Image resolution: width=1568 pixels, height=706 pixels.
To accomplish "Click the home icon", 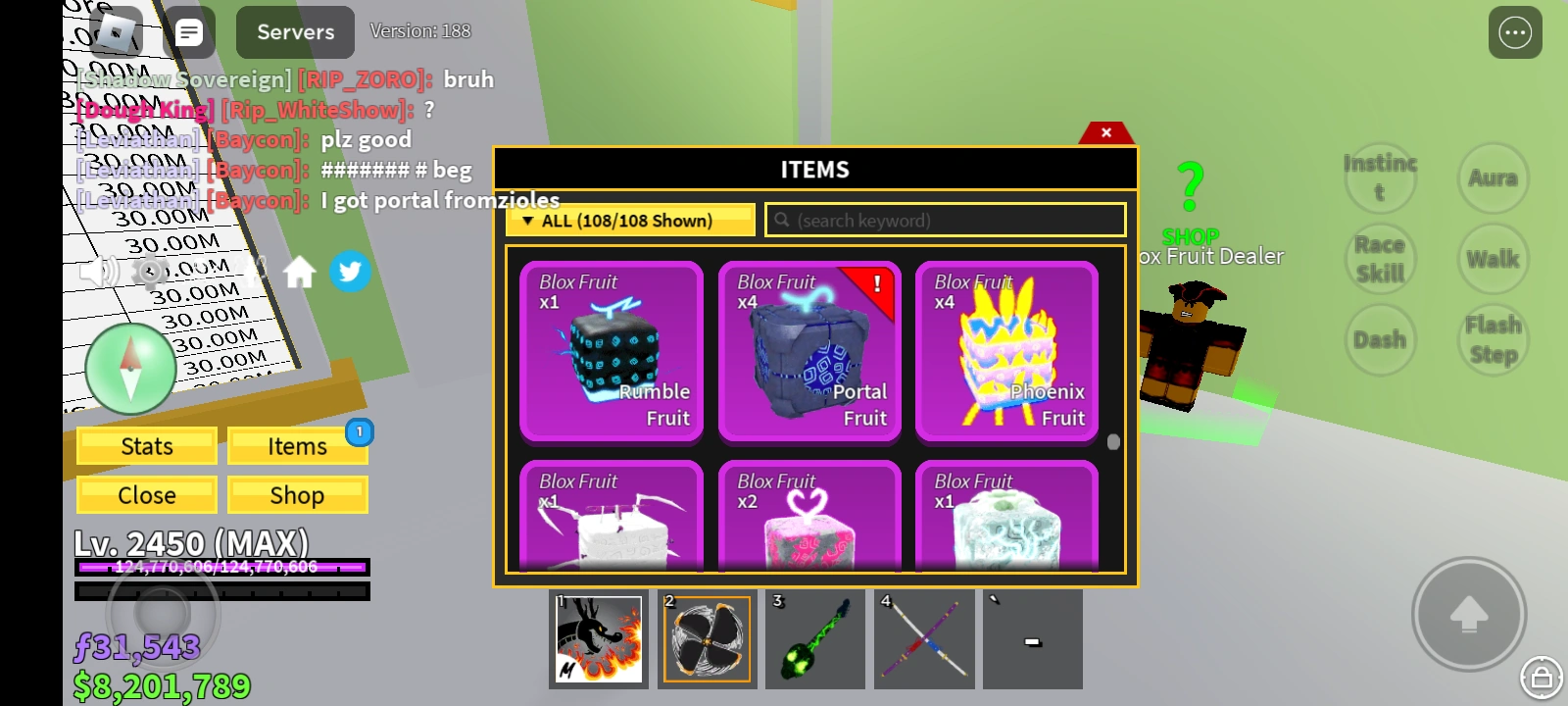I will 301,273.
